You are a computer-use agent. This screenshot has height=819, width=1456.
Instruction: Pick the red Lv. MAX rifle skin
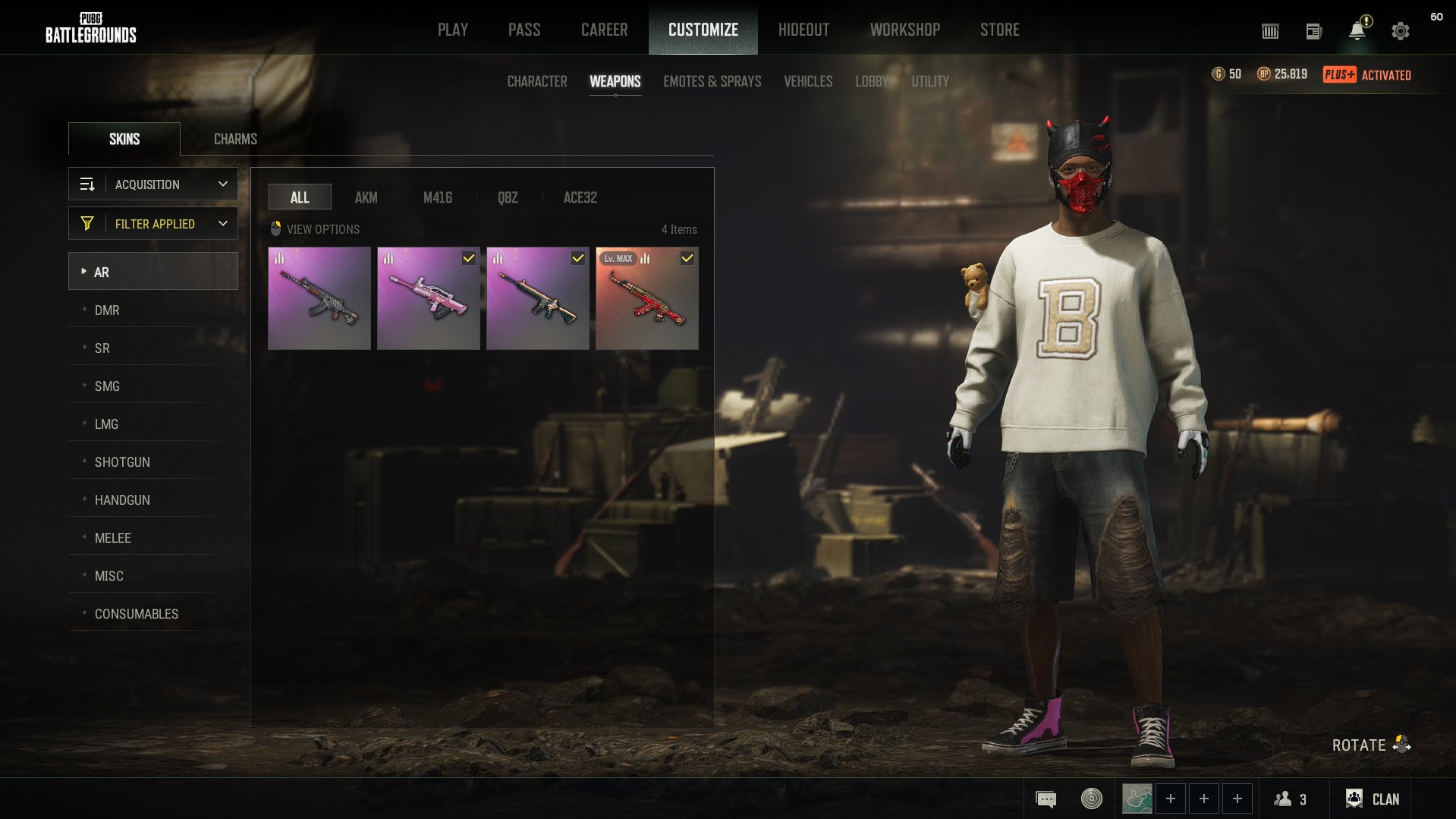click(x=646, y=298)
